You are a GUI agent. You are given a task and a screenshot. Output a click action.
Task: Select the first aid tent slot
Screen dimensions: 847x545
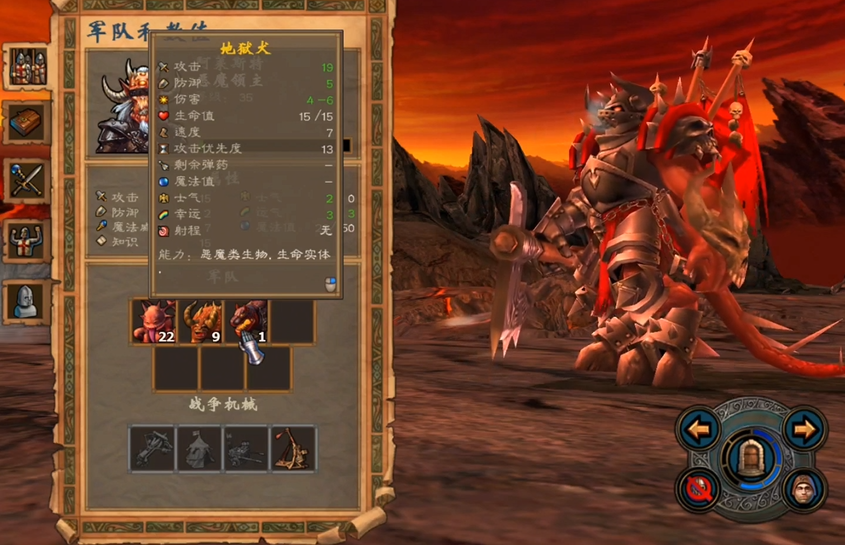point(200,449)
